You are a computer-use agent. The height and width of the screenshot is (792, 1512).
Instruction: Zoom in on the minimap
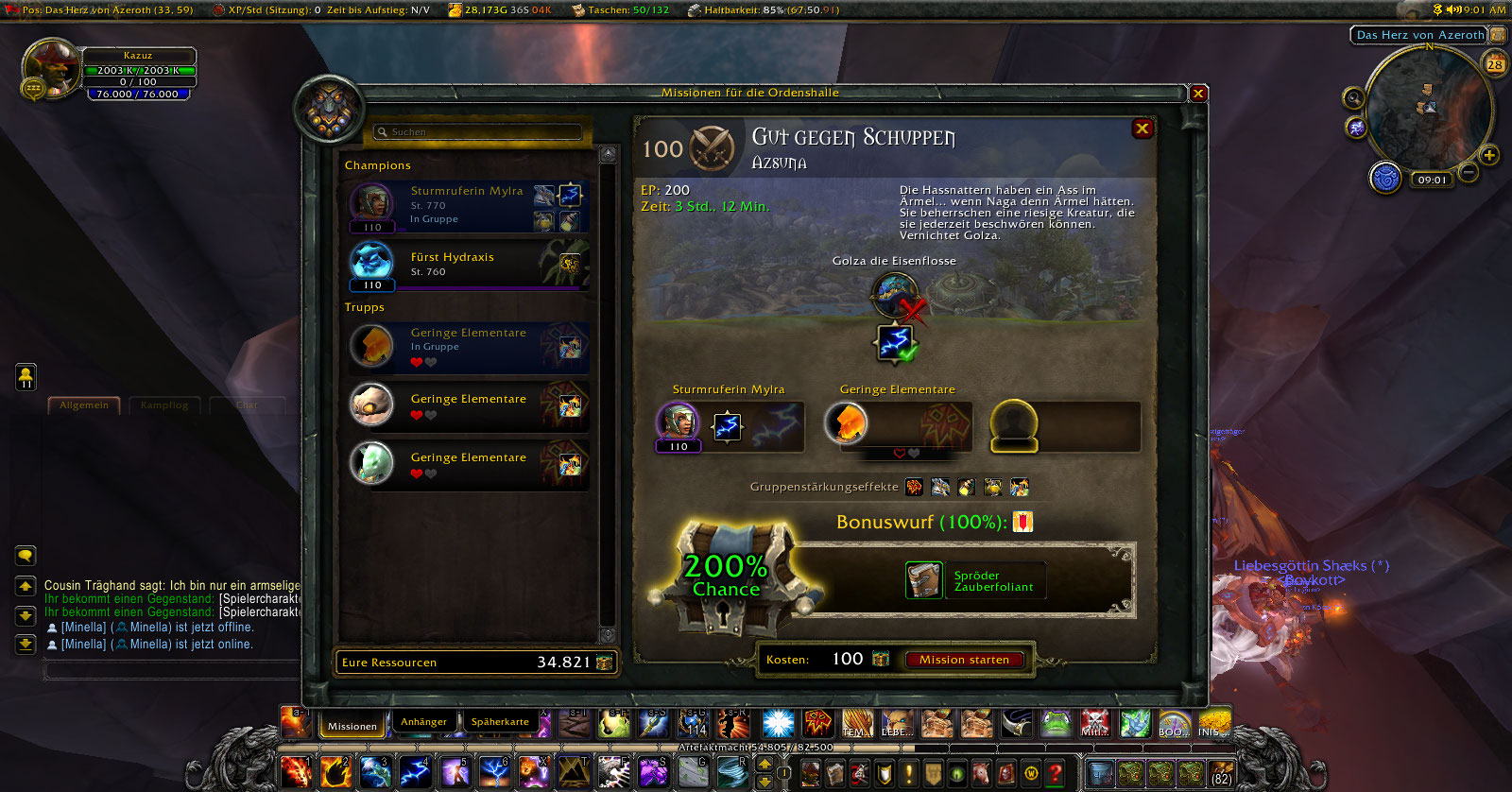1489,155
